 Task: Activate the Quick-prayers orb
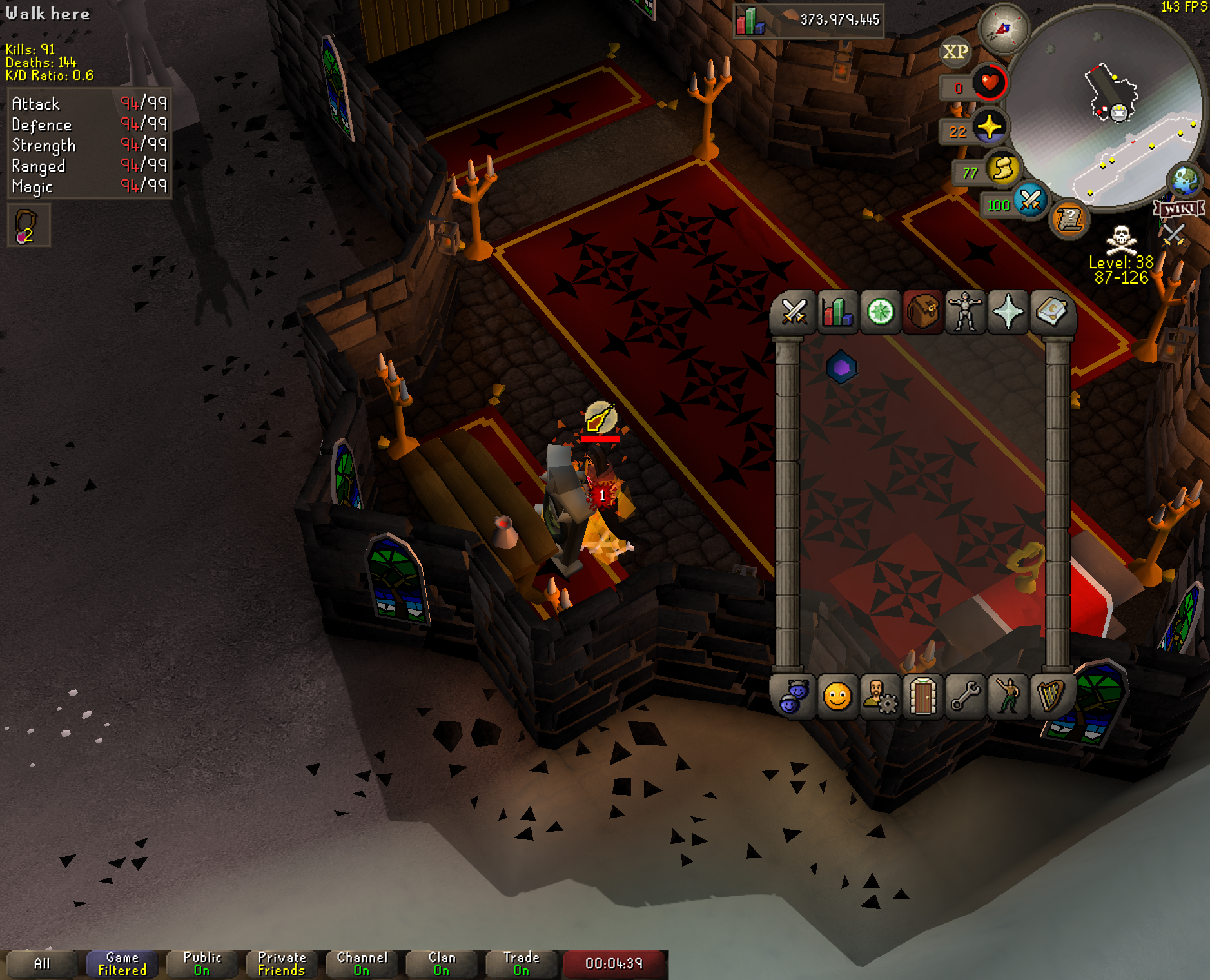point(989,127)
